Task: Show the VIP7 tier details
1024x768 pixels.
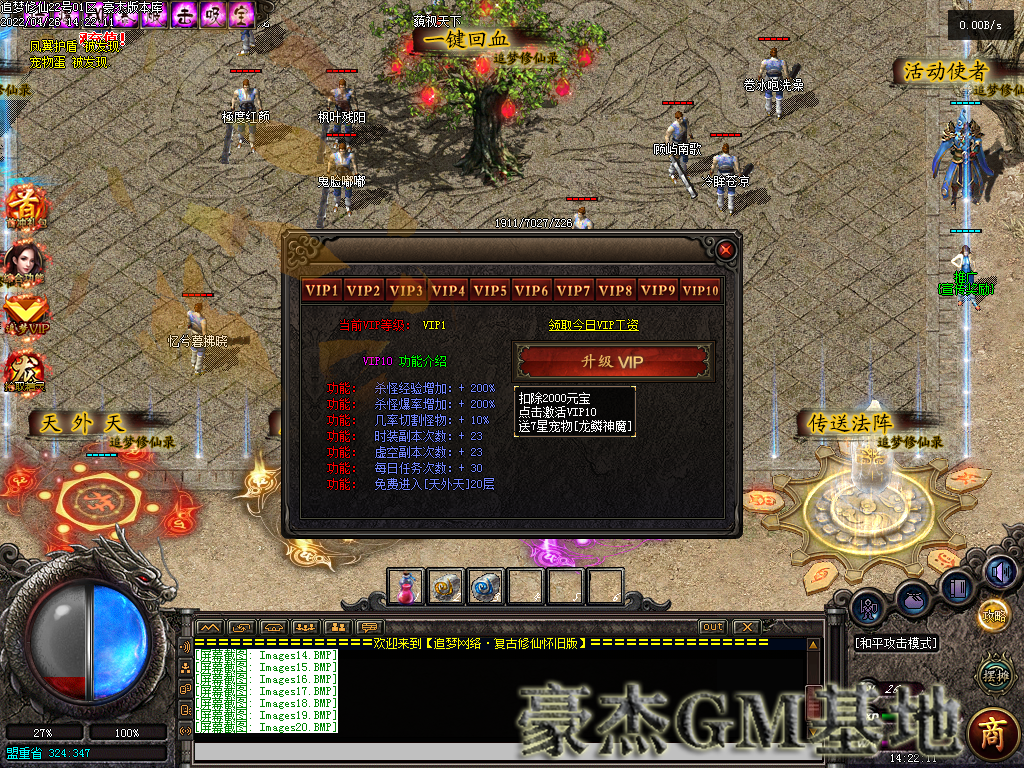Action: [x=574, y=291]
